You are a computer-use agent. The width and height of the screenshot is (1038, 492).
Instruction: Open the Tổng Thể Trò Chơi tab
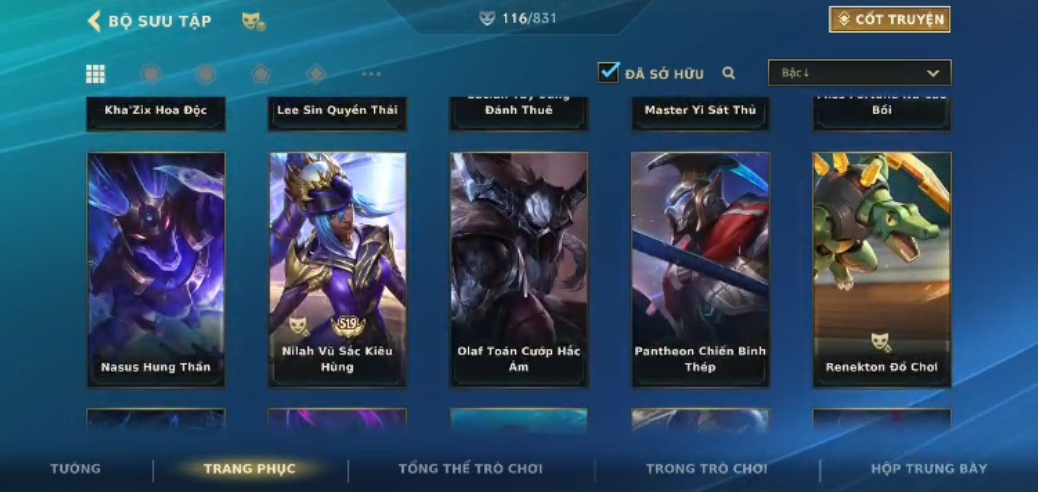click(x=470, y=469)
